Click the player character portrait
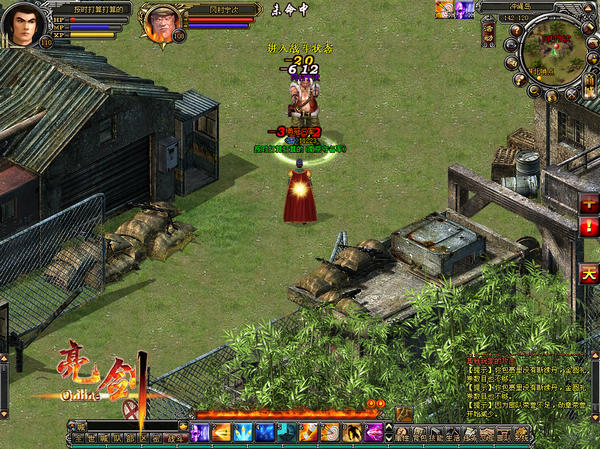 (22, 24)
